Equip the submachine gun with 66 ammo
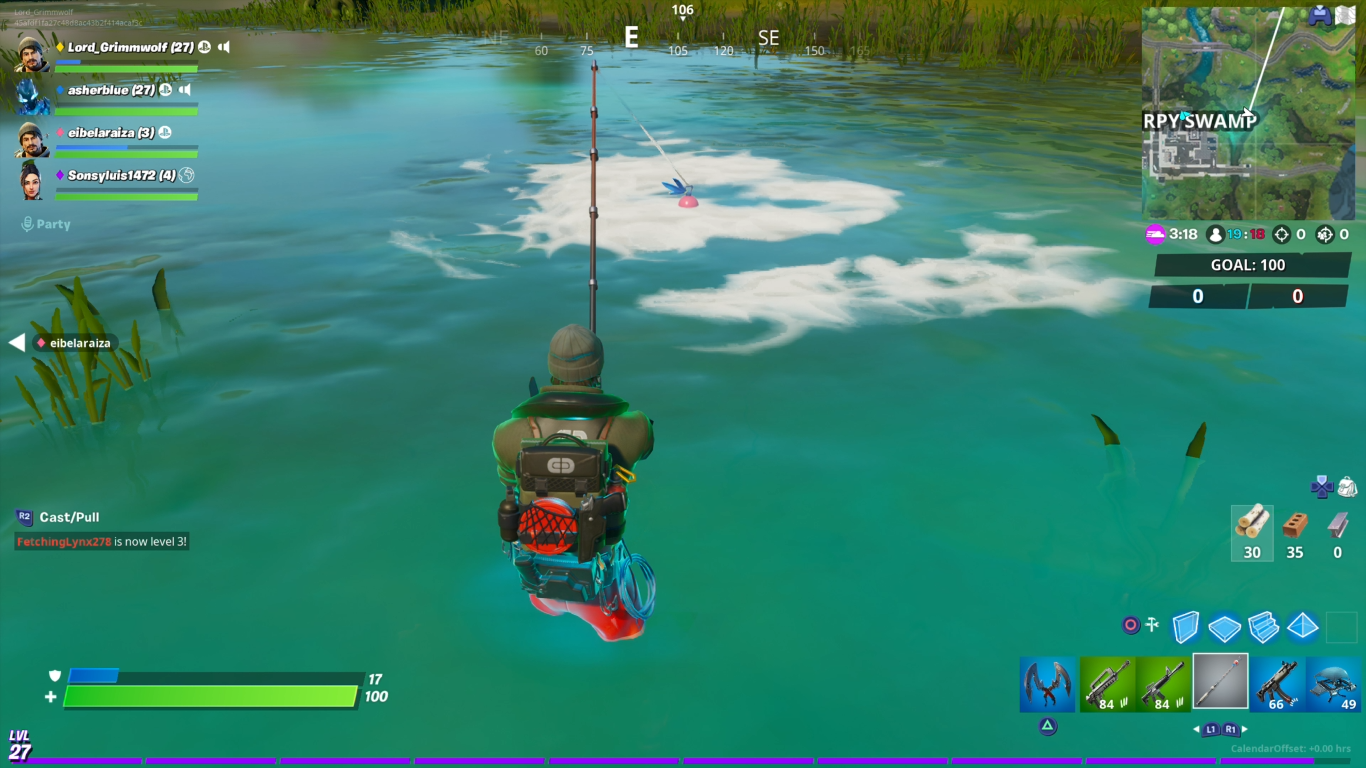Image resolution: width=1366 pixels, height=768 pixels. (x=1277, y=684)
